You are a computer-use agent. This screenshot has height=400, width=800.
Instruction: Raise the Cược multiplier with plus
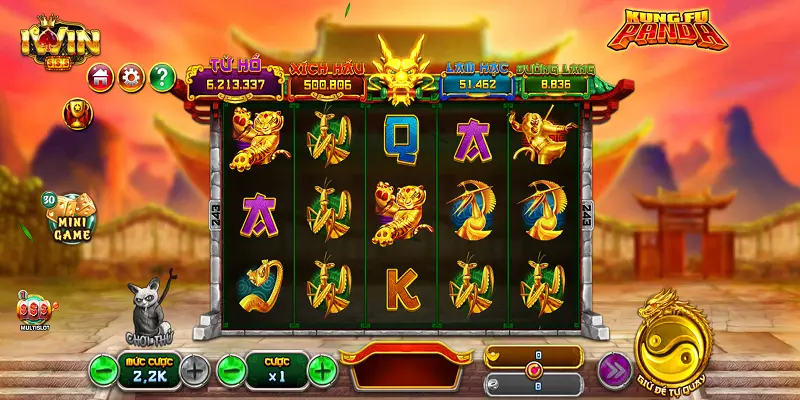pyautogui.click(x=322, y=370)
